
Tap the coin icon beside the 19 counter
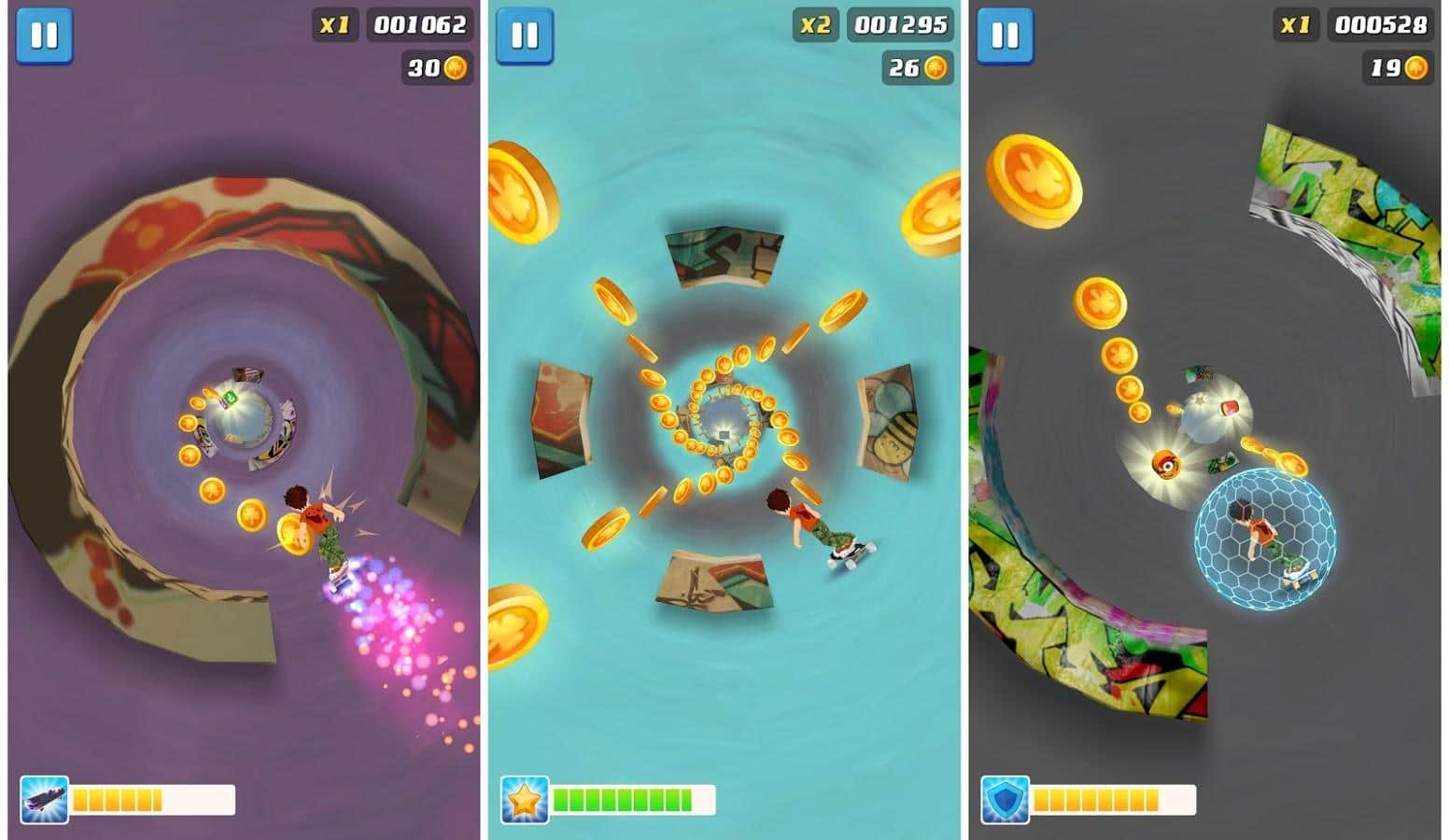tap(1419, 67)
